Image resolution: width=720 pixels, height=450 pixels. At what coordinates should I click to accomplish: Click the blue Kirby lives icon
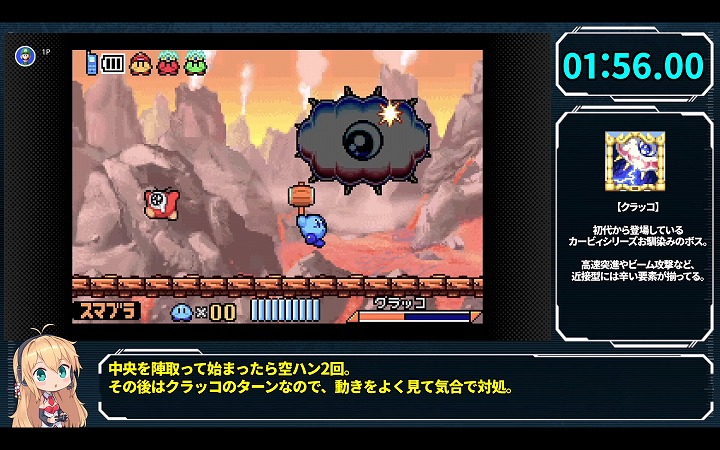183,311
